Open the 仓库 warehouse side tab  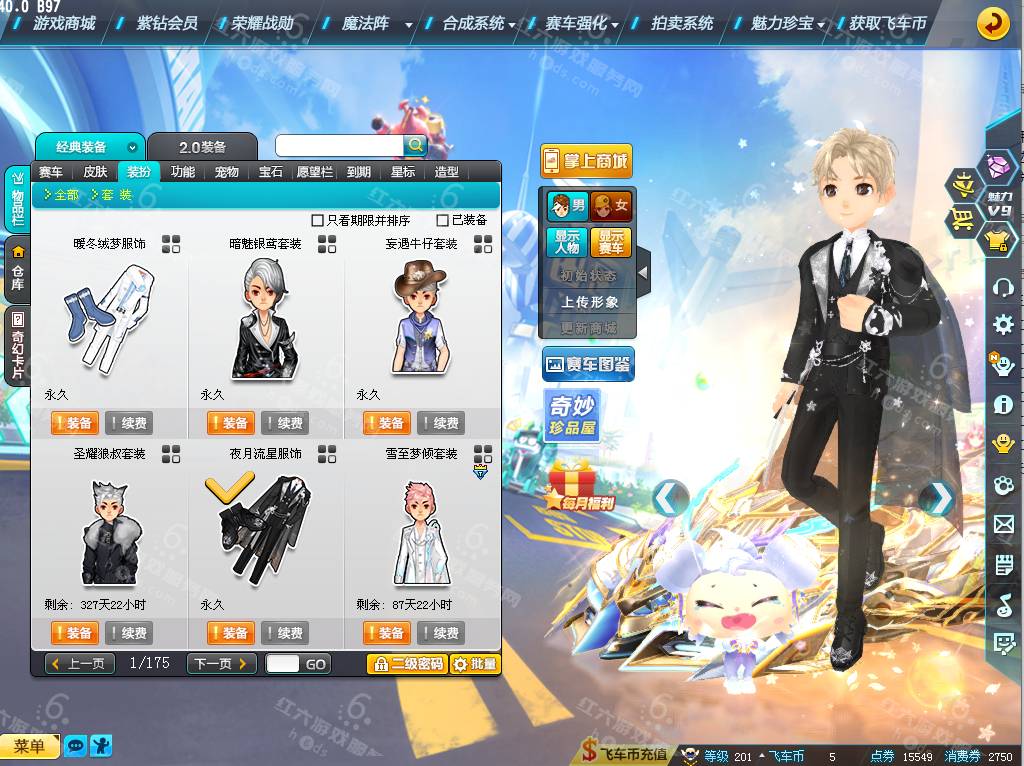click(17, 268)
